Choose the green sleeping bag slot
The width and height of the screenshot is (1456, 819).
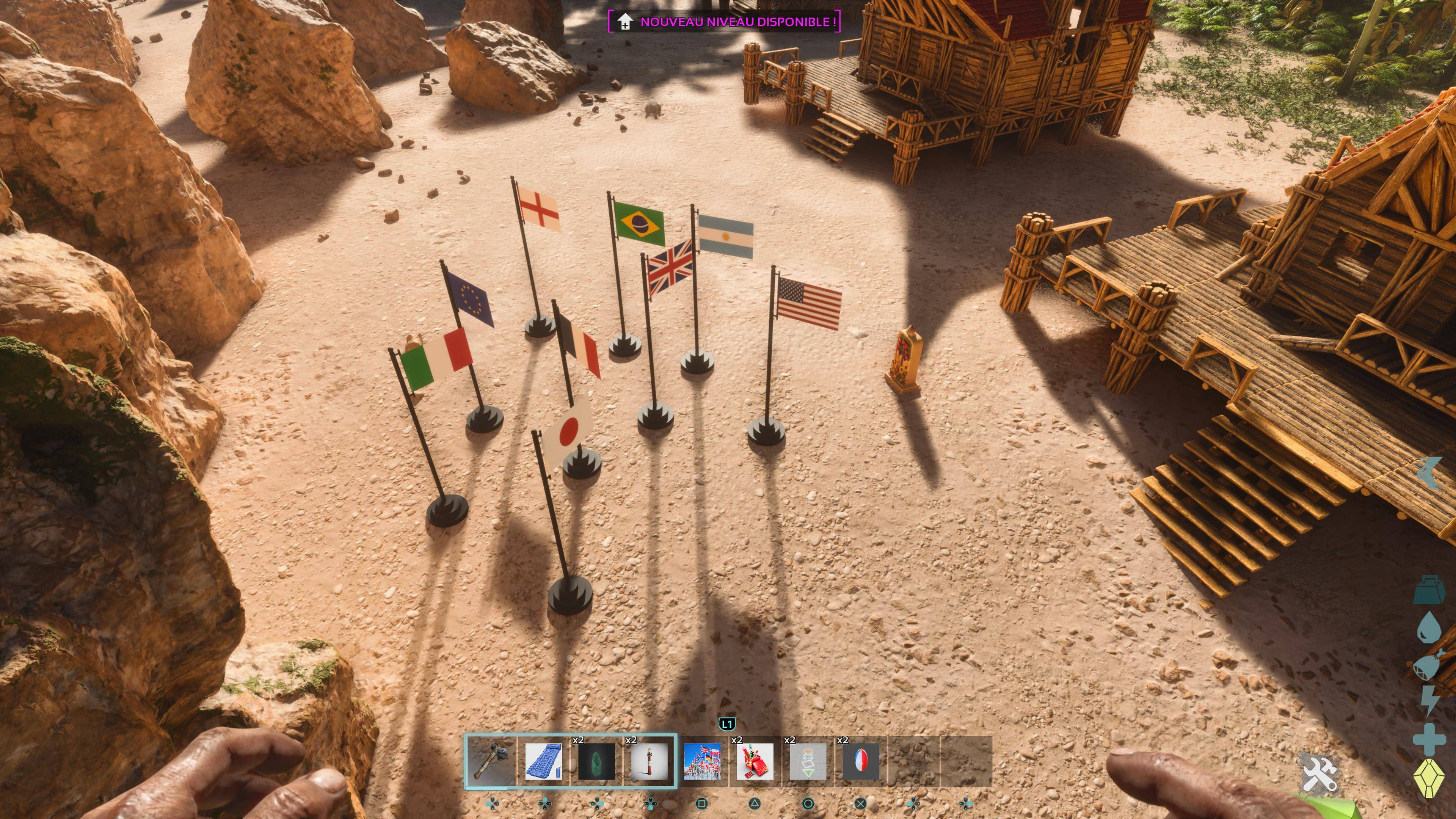(596, 761)
